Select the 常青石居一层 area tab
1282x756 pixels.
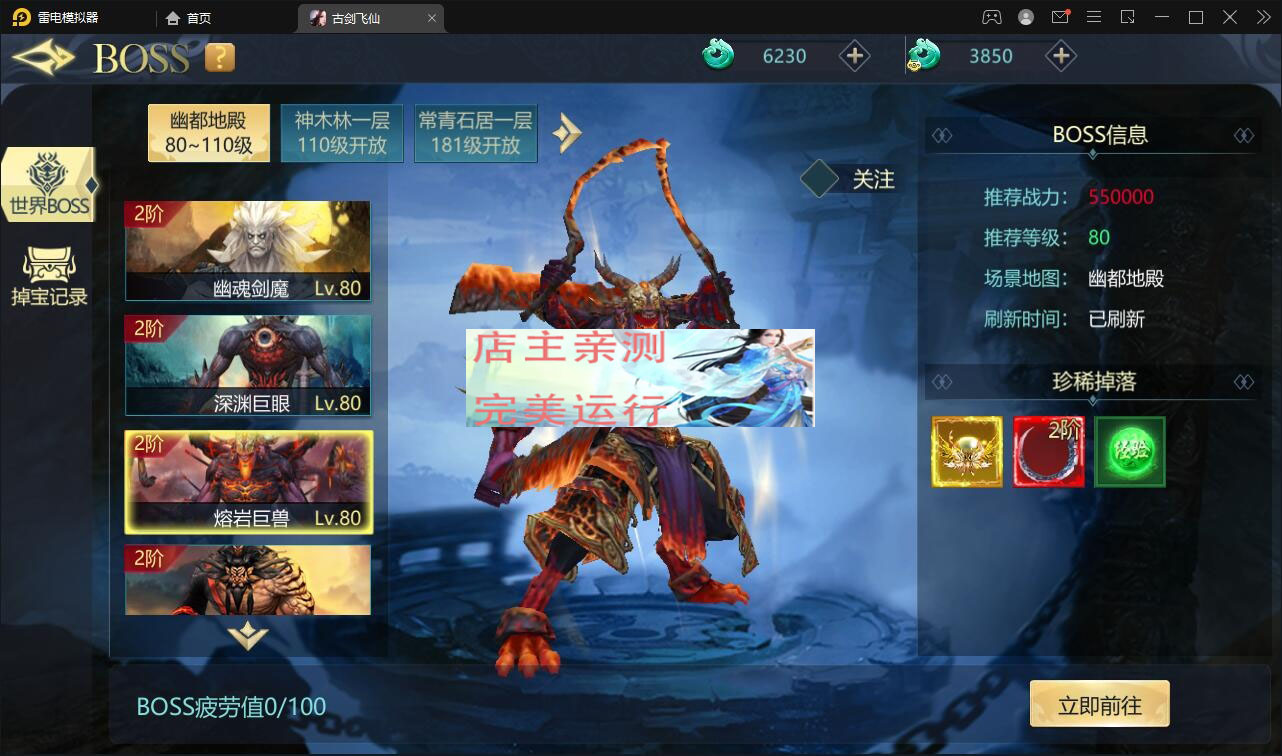click(x=475, y=133)
